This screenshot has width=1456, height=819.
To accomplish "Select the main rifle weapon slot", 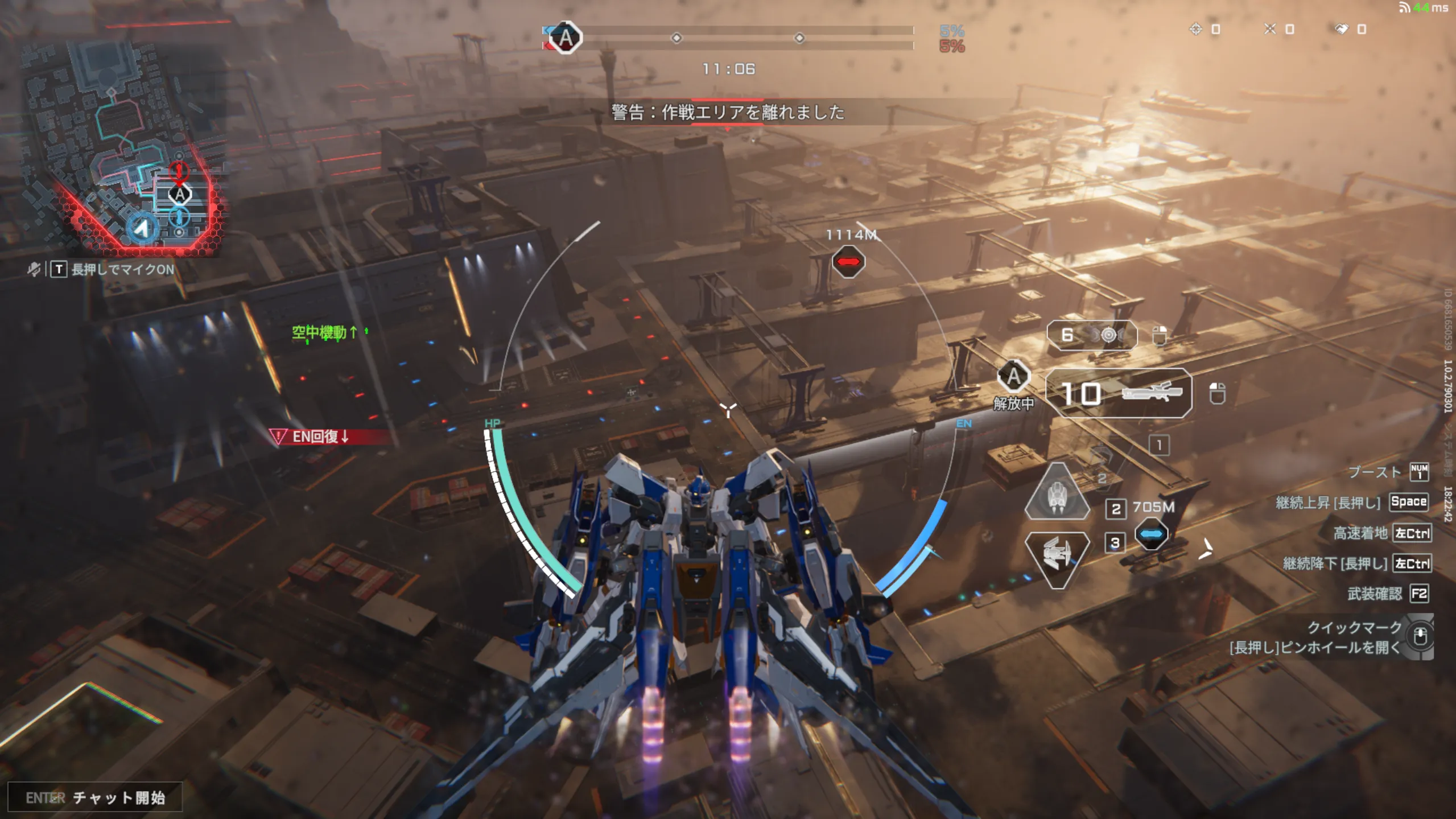I will click(1119, 393).
